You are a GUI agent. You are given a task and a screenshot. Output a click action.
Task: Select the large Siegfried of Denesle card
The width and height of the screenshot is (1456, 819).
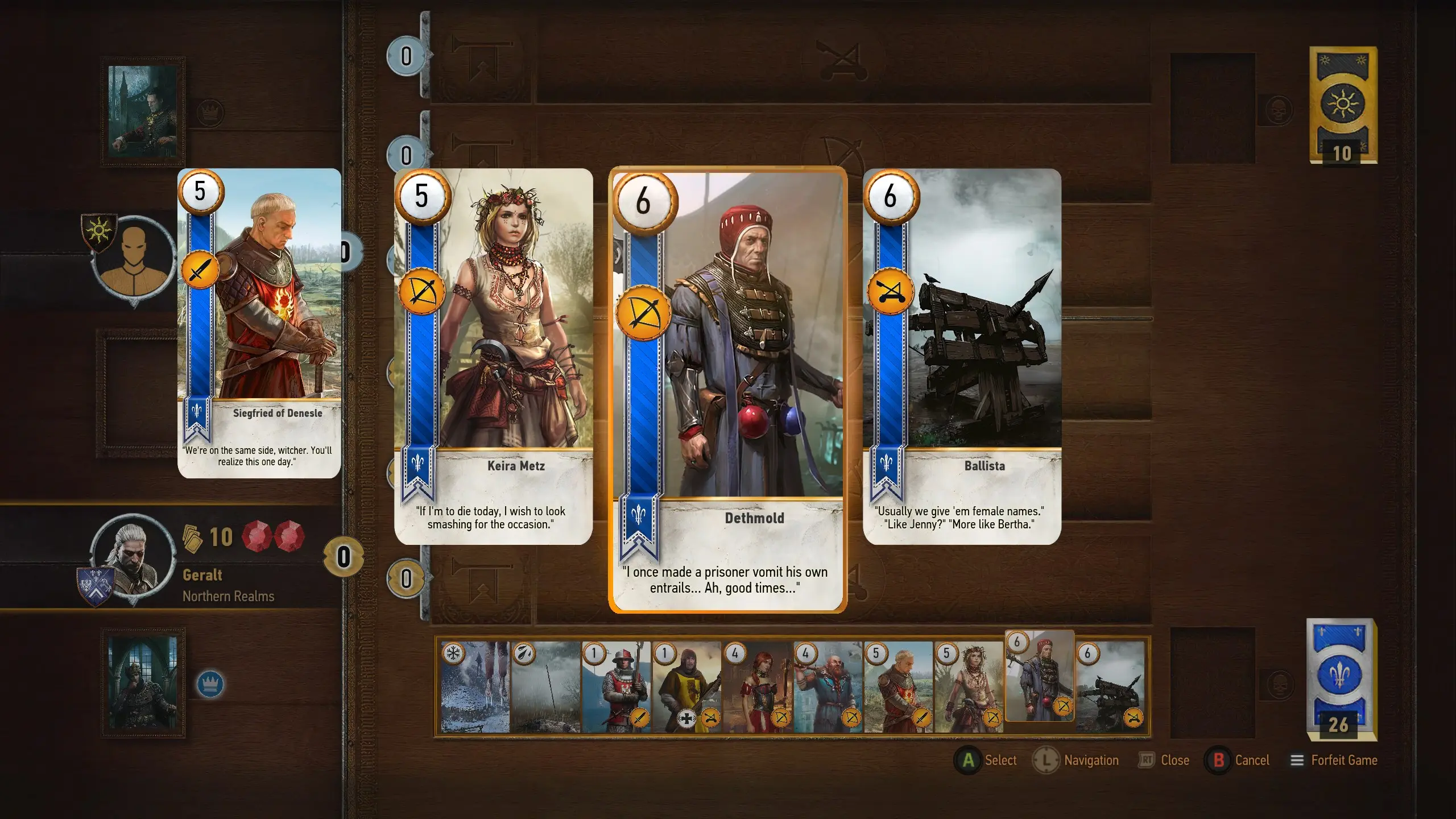click(259, 323)
